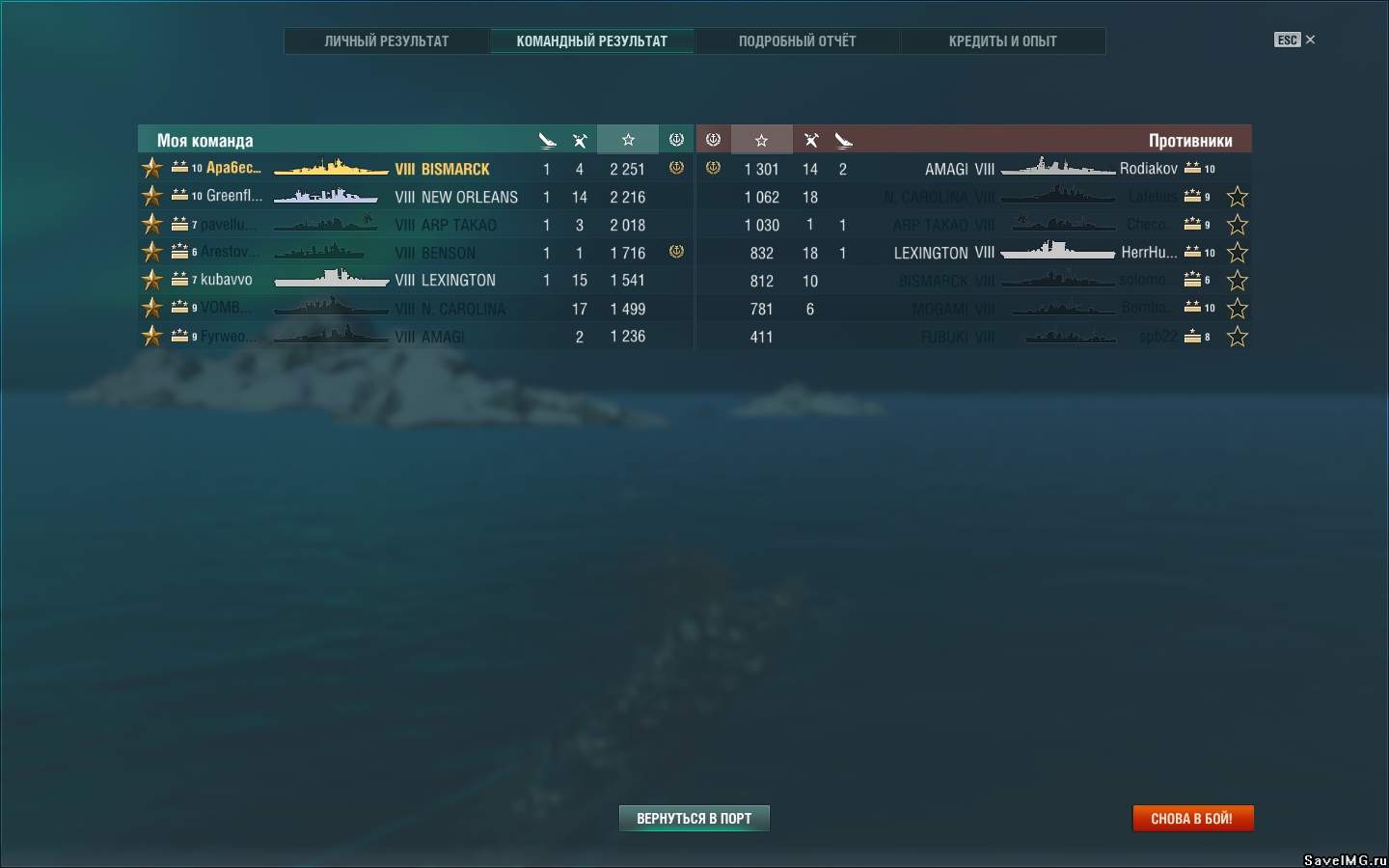Select the КОМАНДНЫЙ РЕЗУЛЬТАТ tab

591,41
